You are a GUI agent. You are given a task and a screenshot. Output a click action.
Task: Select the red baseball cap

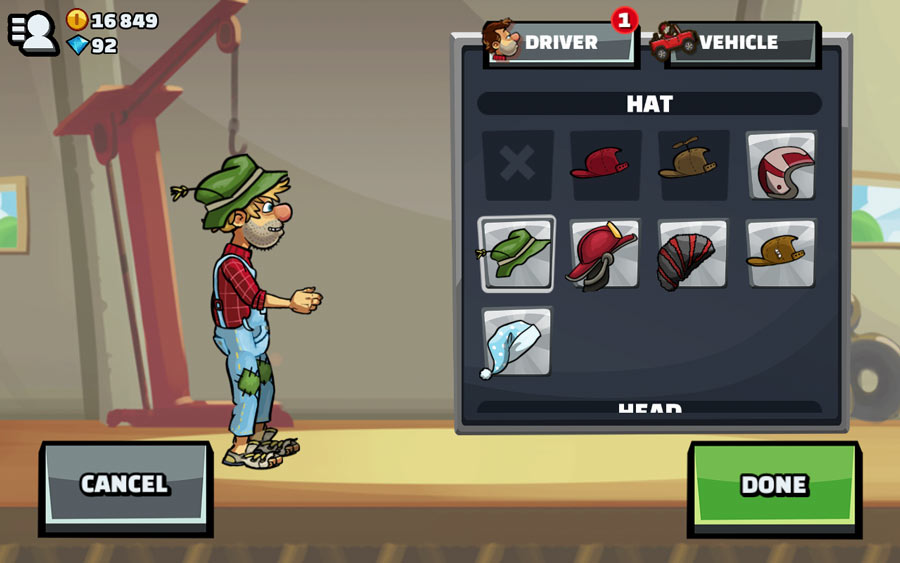coord(605,164)
